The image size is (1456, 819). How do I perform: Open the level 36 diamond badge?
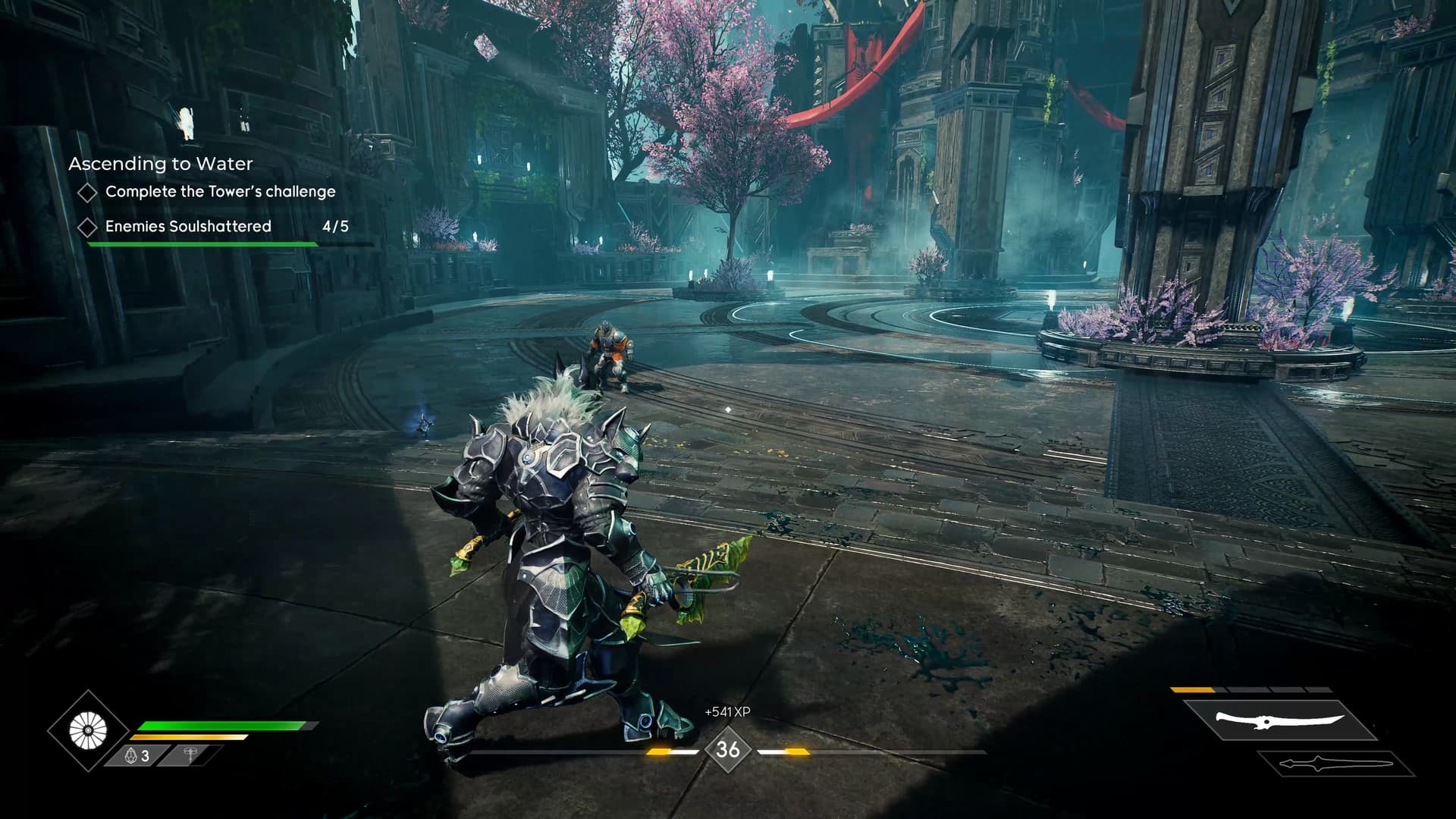click(x=728, y=749)
